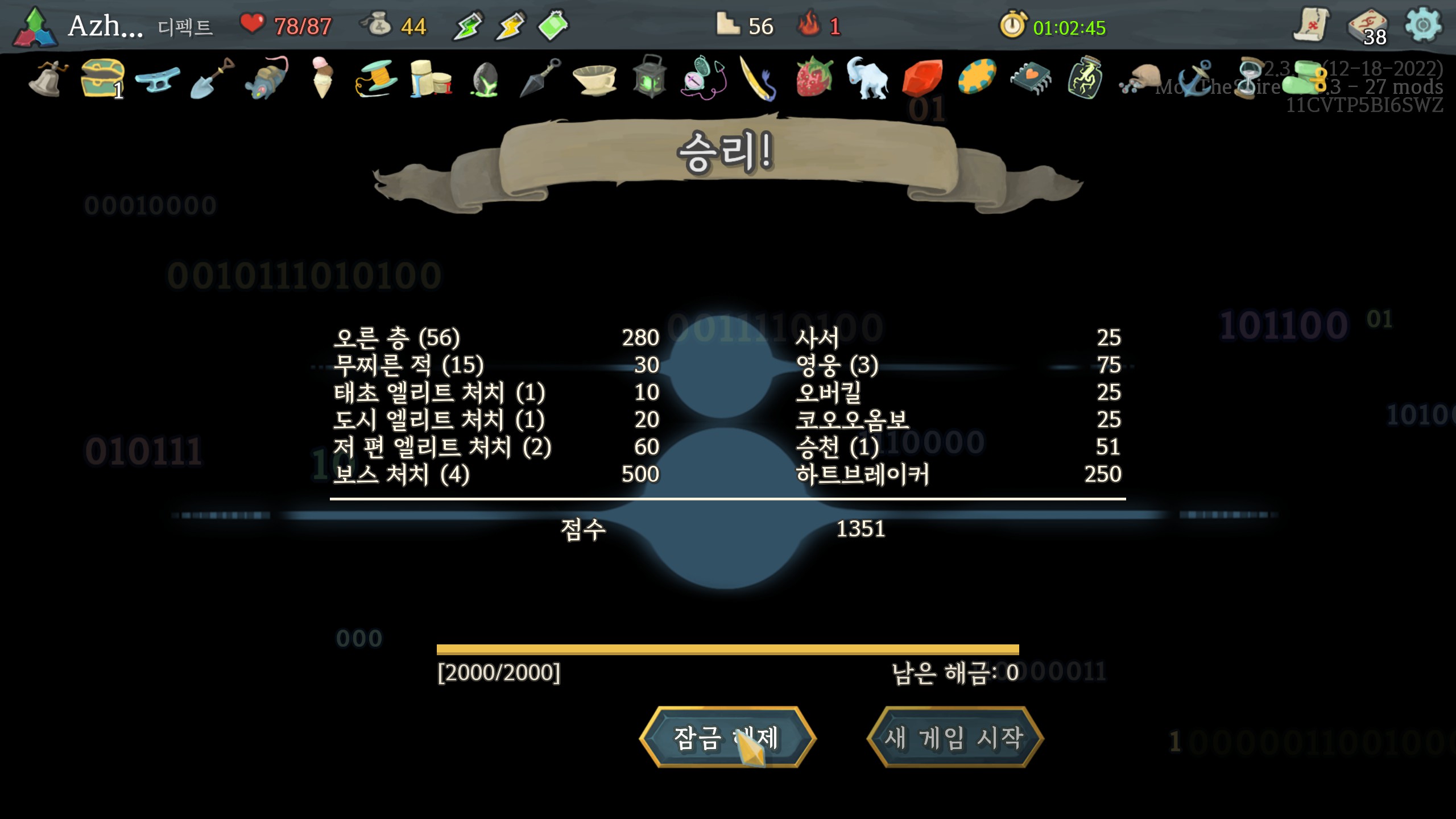1456x819 pixels.
Task: Inspect the red gem relic
Action: [922, 77]
